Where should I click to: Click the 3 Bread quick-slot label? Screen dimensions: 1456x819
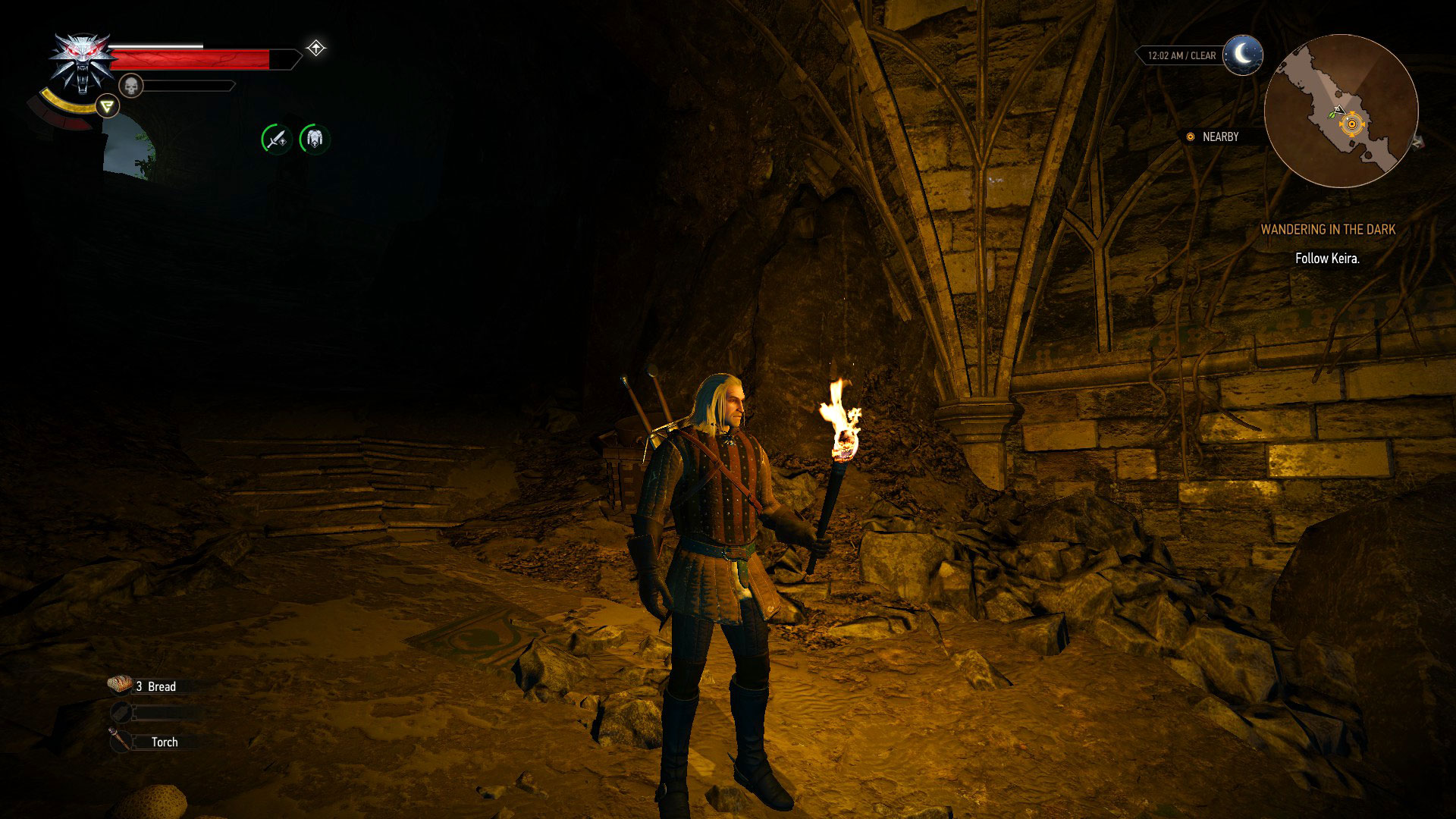click(157, 686)
